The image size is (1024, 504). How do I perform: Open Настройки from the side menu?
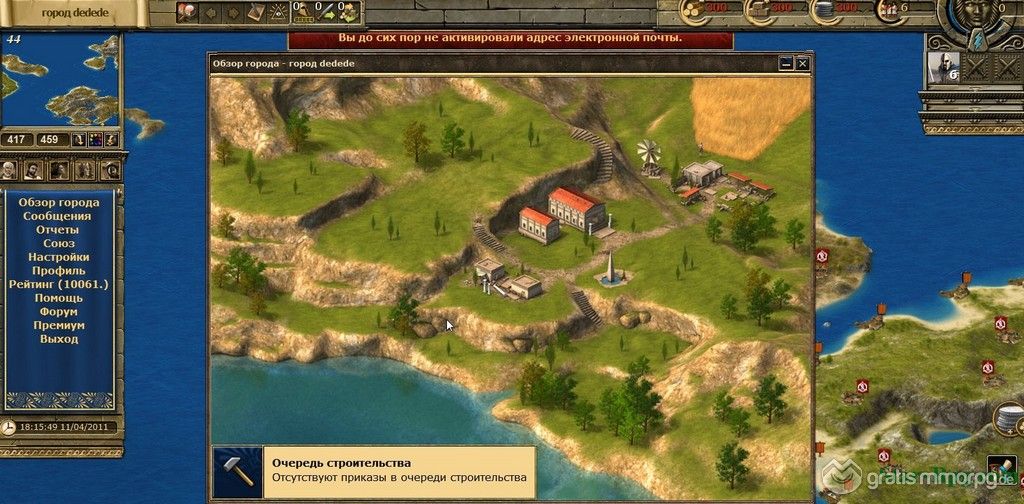click(x=58, y=257)
